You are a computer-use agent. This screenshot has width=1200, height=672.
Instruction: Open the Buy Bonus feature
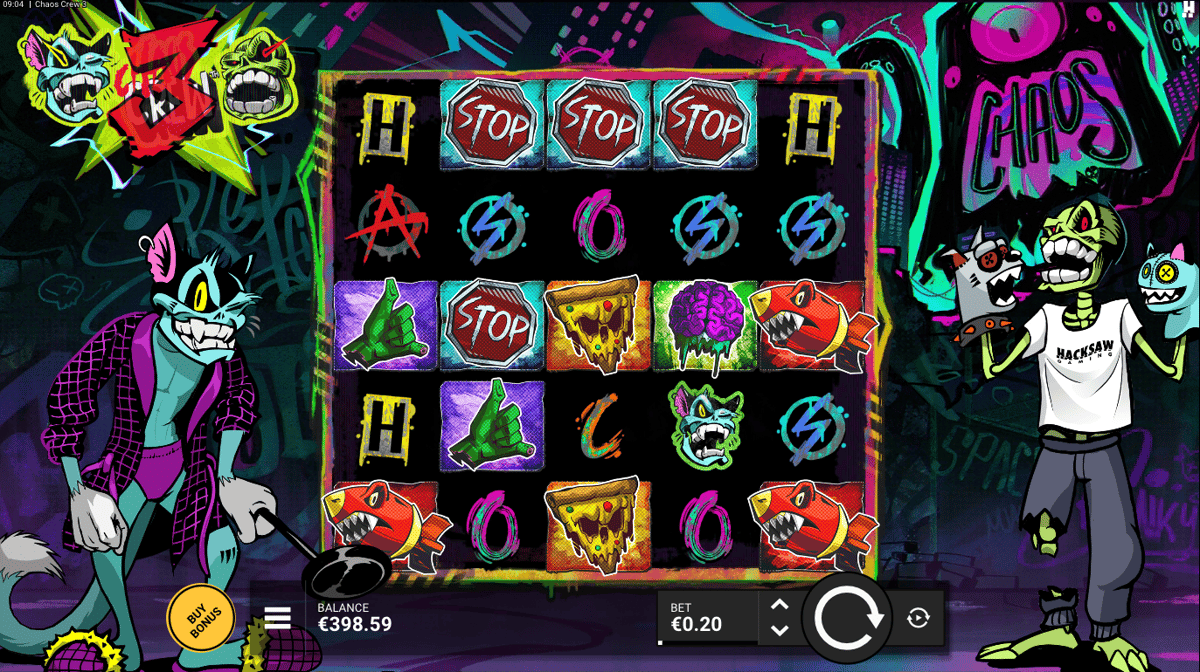[201, 617]
